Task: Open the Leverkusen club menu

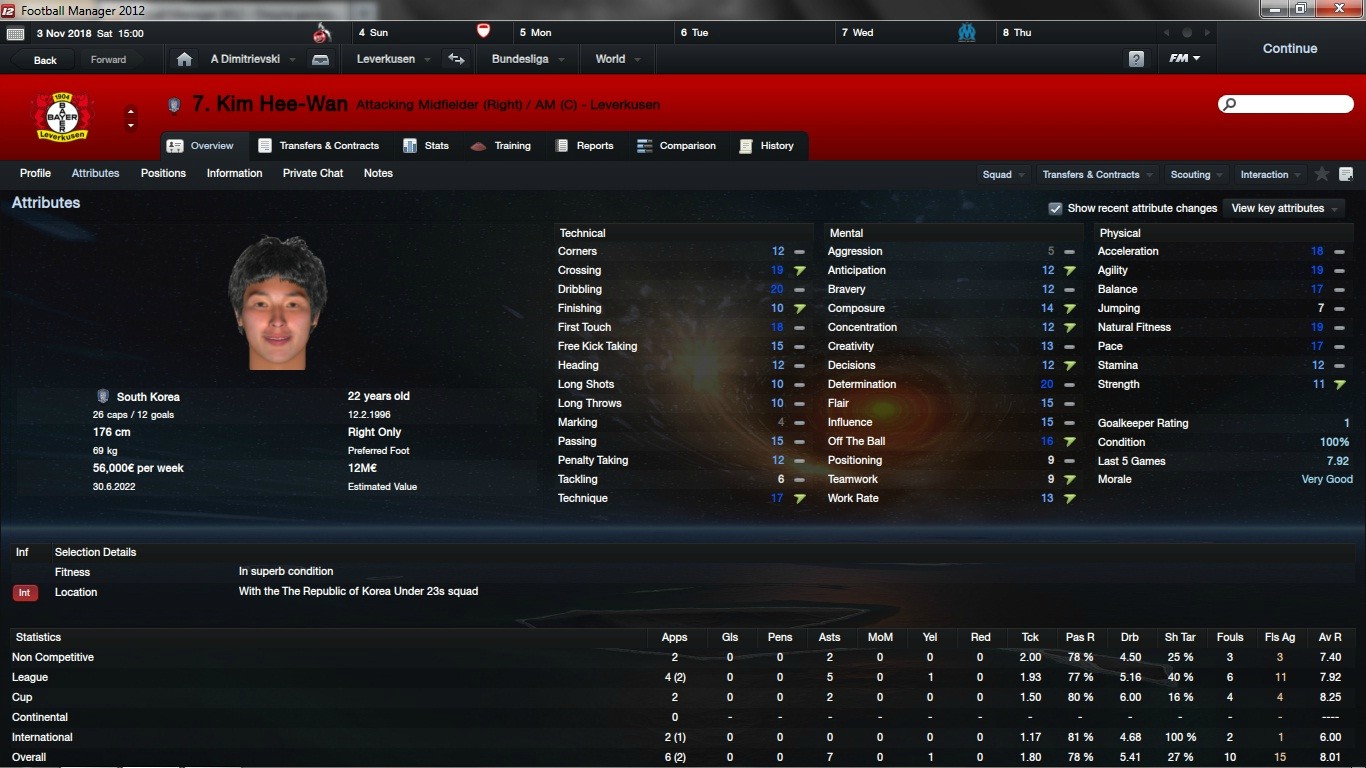Action: pos(393,59)
